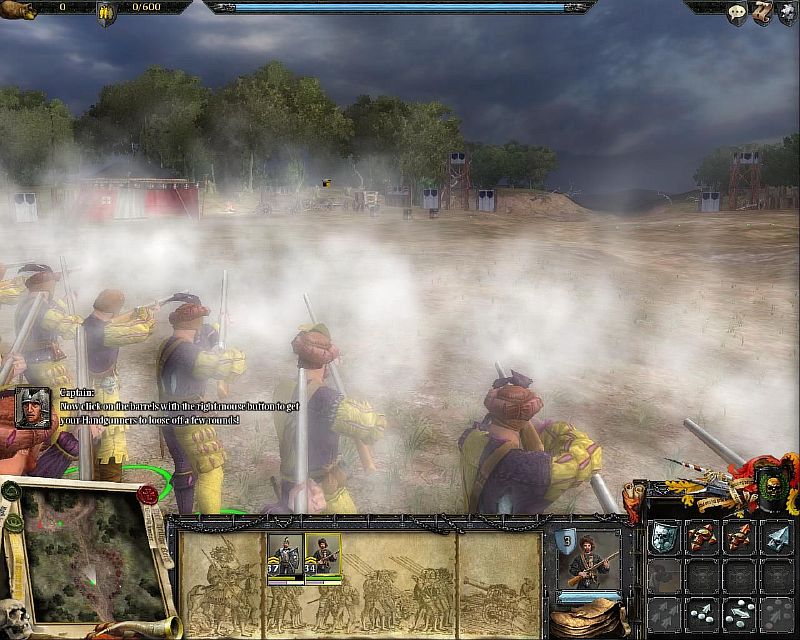
Task: Click the Captain's advisor portrait
Action: tap(33, 407)
